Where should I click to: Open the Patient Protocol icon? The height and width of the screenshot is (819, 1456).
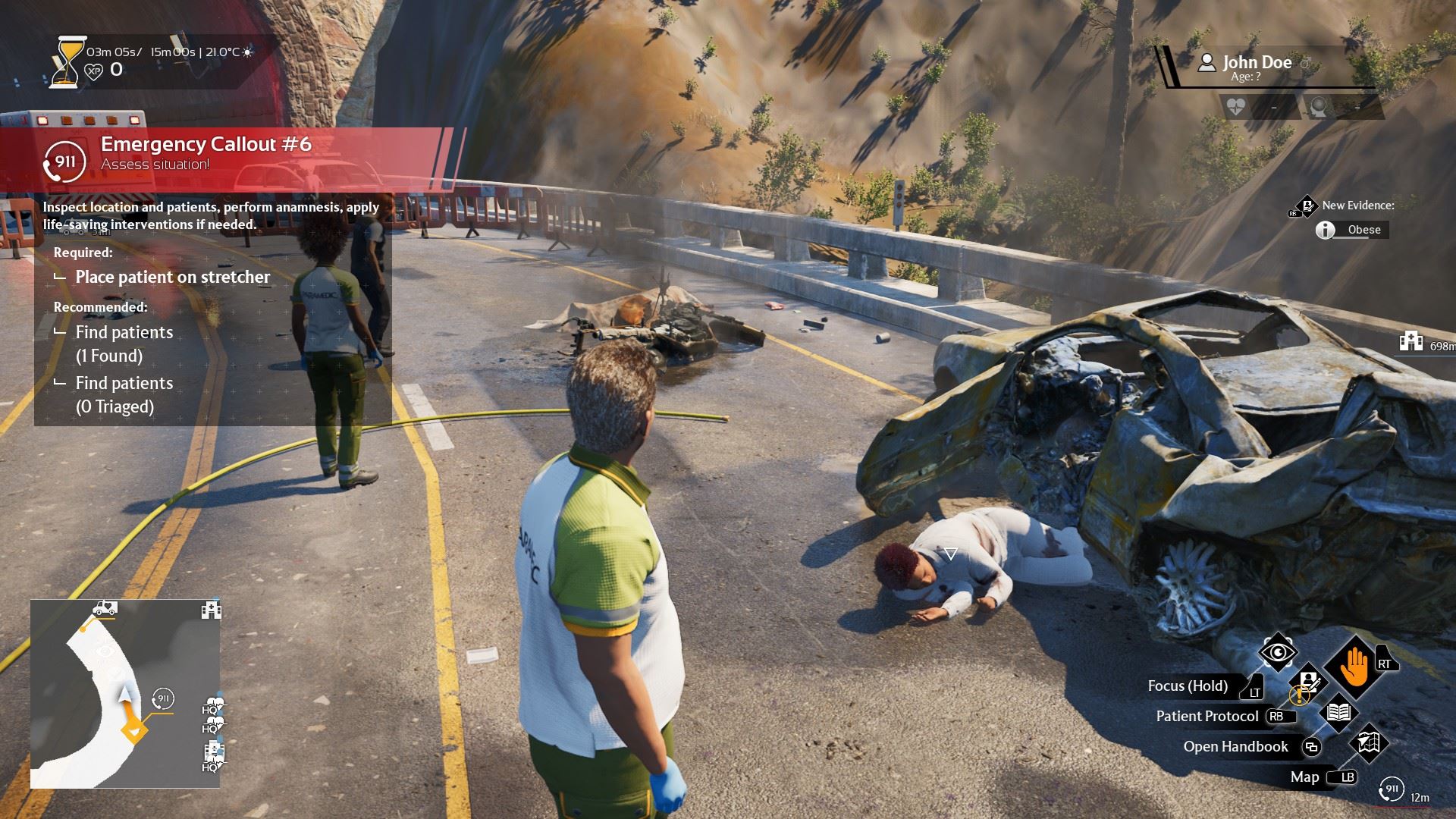point(1310,682)
